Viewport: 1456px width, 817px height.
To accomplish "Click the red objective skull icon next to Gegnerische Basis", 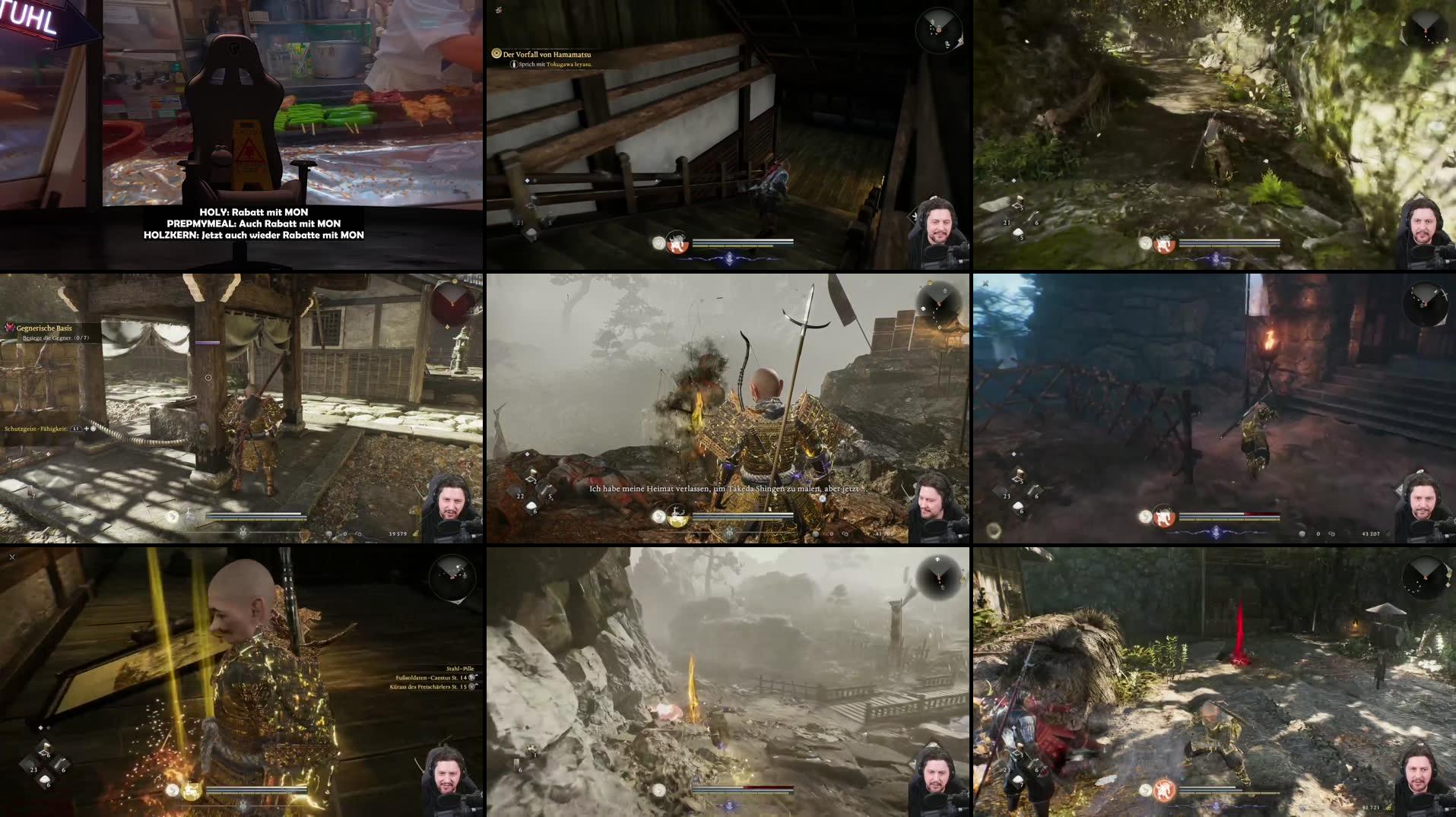I will click(10, 327).
